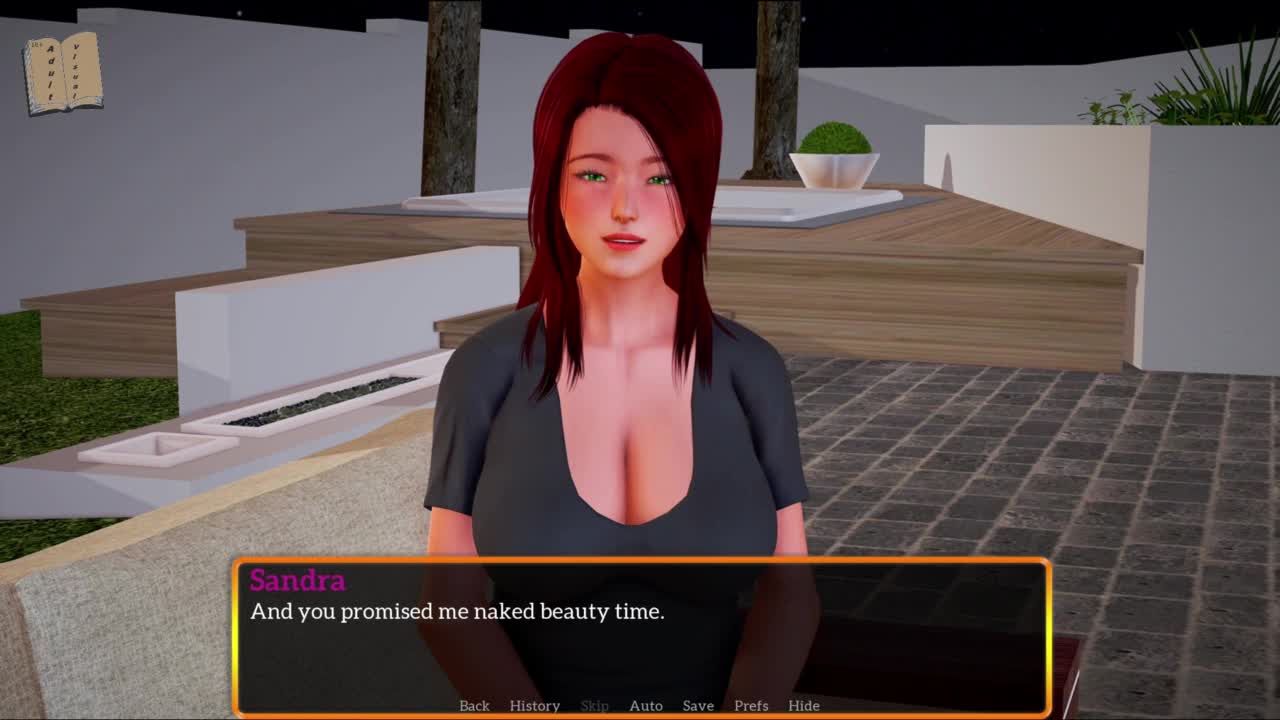This screenshot has height=720, width=1280.
Task: Click the Skip dialogue button
Action: pos(594,705)
